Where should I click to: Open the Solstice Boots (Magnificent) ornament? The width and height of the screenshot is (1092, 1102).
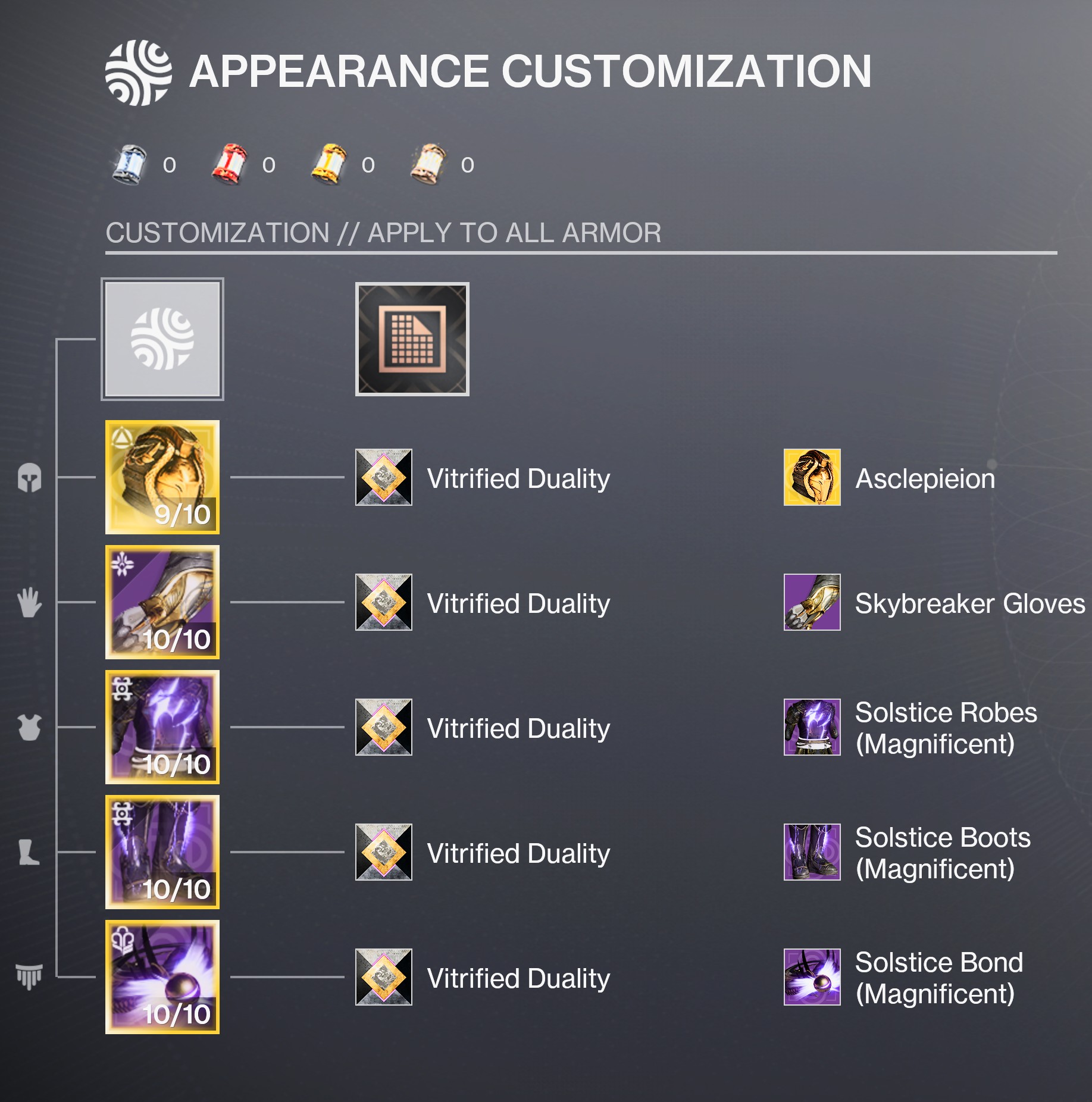click(812, 852)
